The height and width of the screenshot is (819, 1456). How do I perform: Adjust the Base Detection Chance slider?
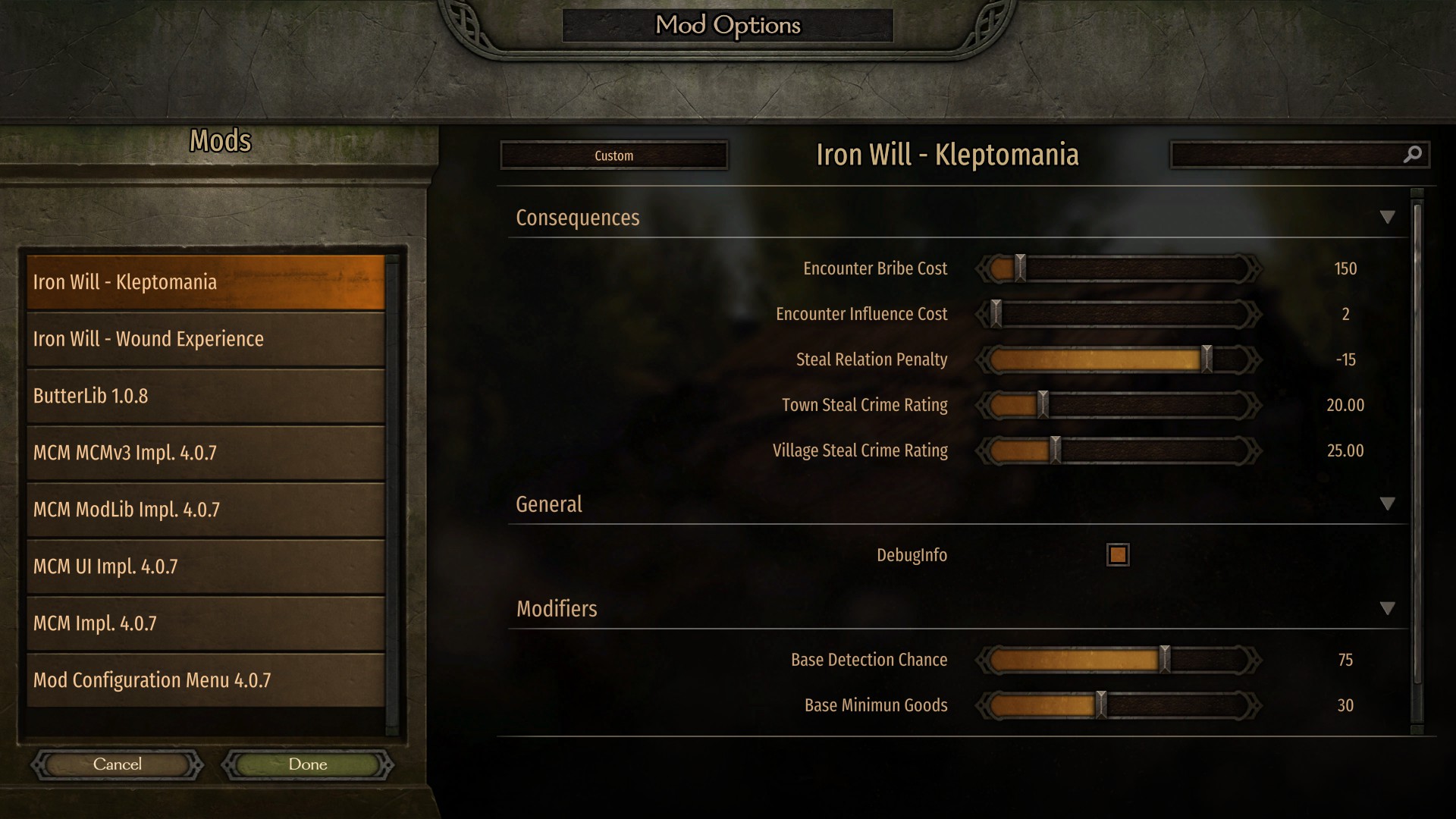click(x=1165, y=660)
